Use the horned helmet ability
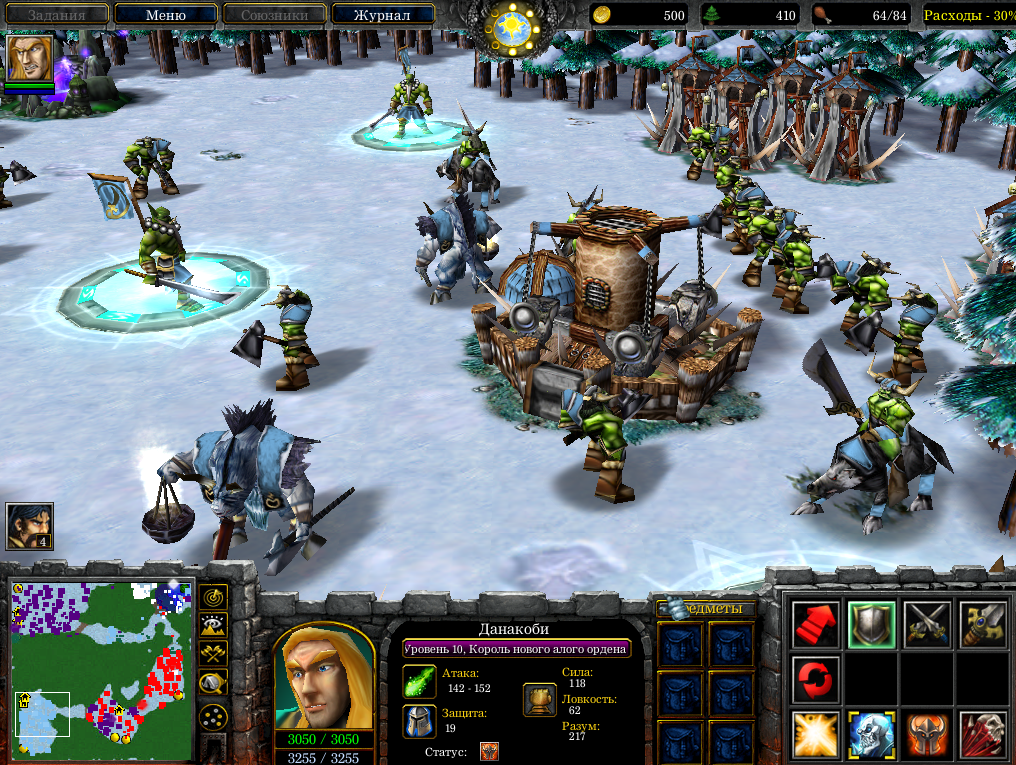The image size is (1016, 765). pos(926,735)
